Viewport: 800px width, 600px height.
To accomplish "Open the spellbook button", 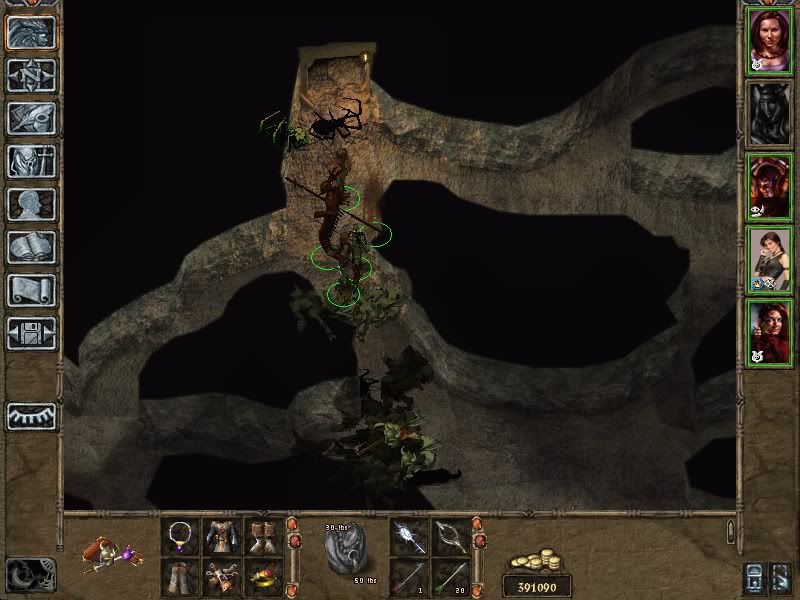I will (31, 247).
